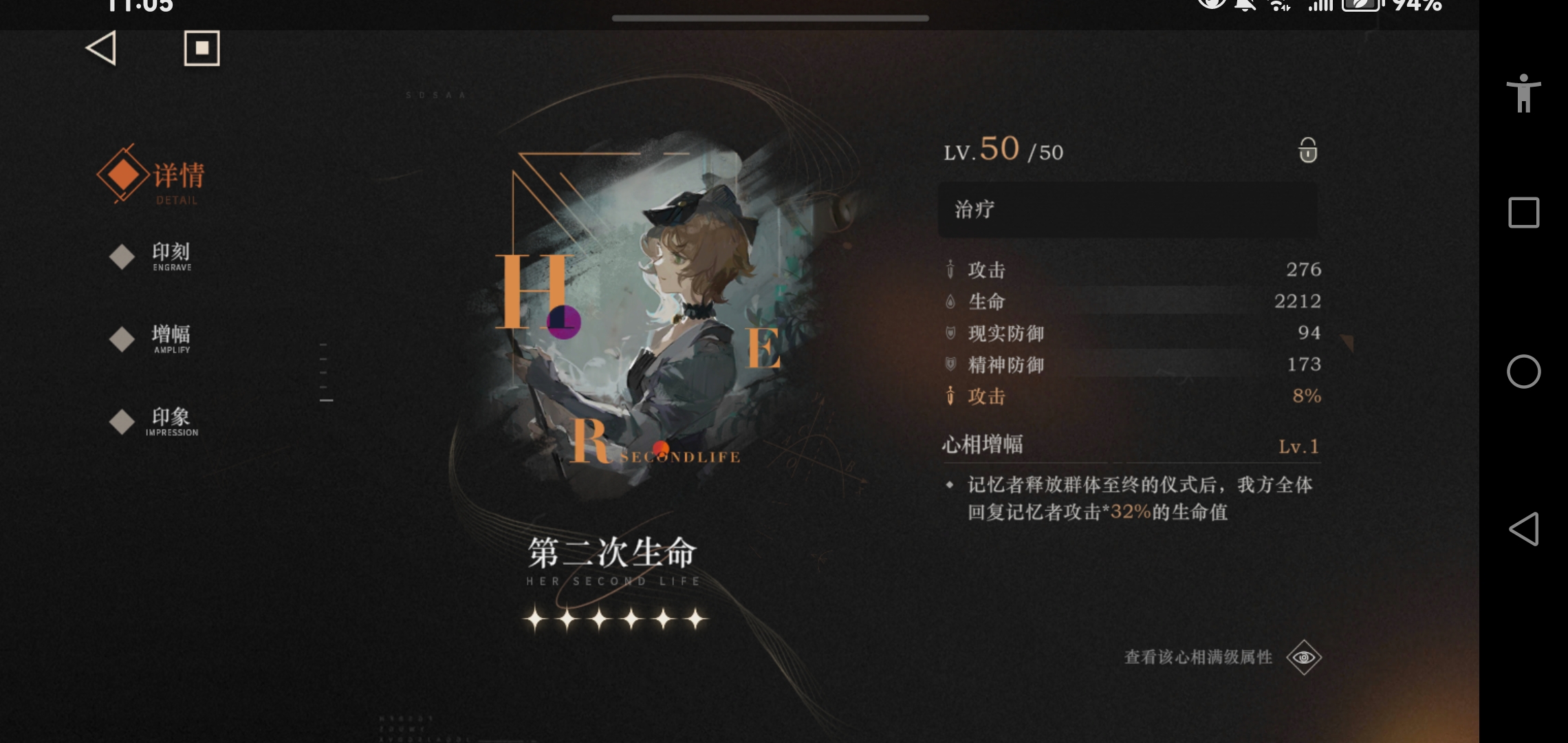
Task: Click the attack stat sword icon
Action: 951,270
